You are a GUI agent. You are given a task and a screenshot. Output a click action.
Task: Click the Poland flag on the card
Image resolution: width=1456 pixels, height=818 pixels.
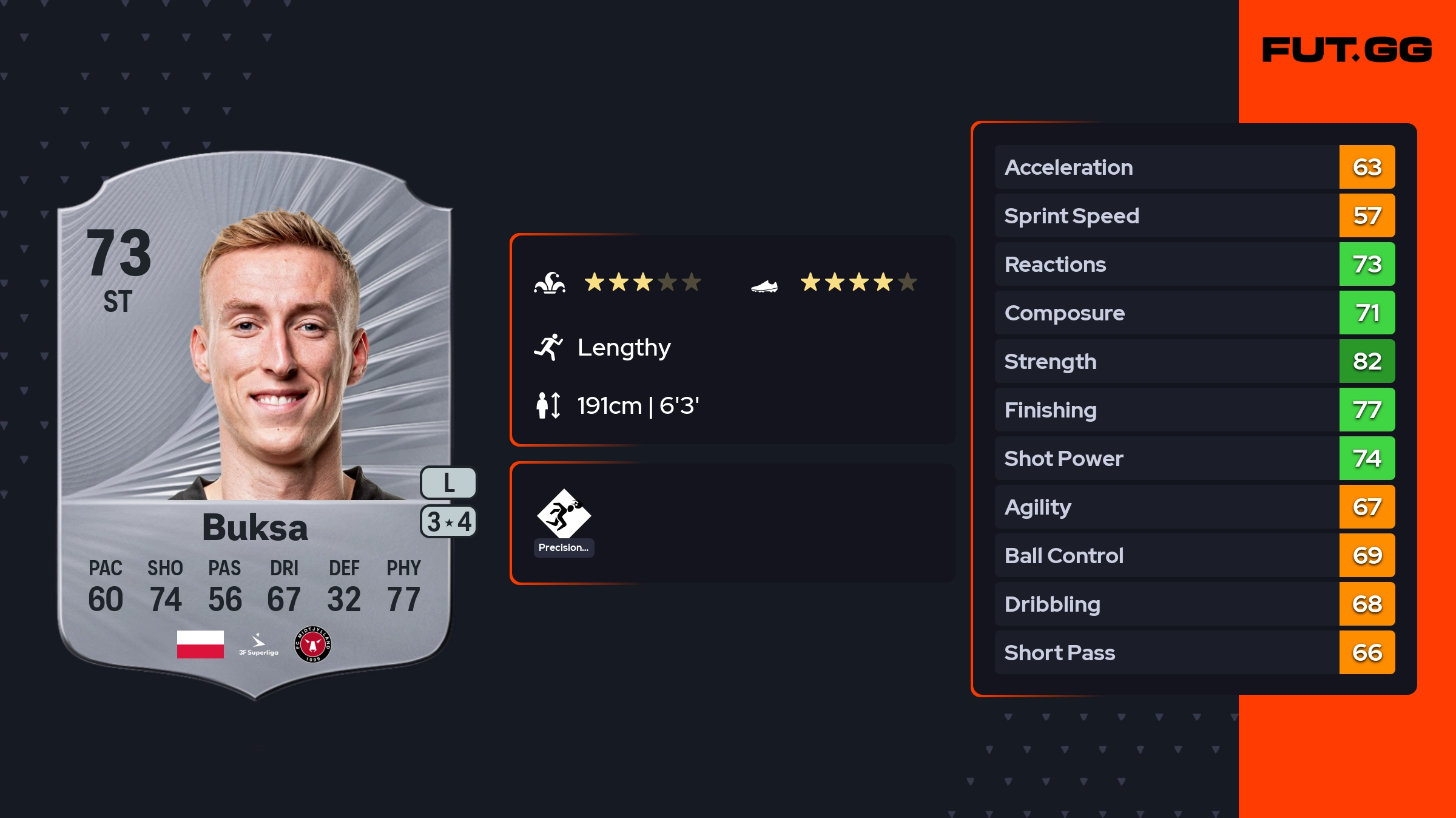(x=200, y=644)
